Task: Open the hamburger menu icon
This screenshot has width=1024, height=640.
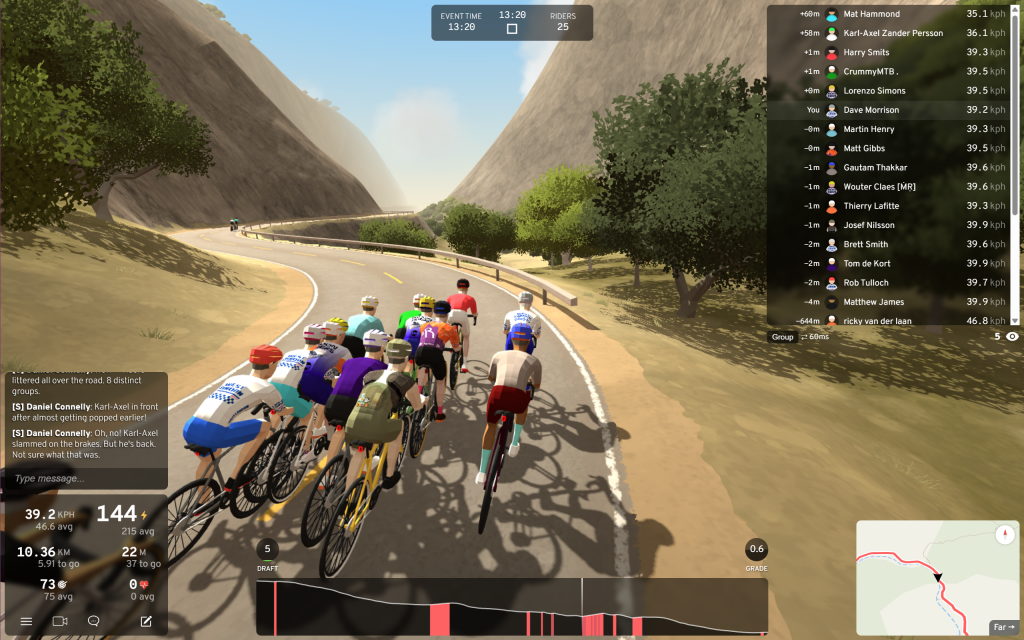Action: click(26, 621)
